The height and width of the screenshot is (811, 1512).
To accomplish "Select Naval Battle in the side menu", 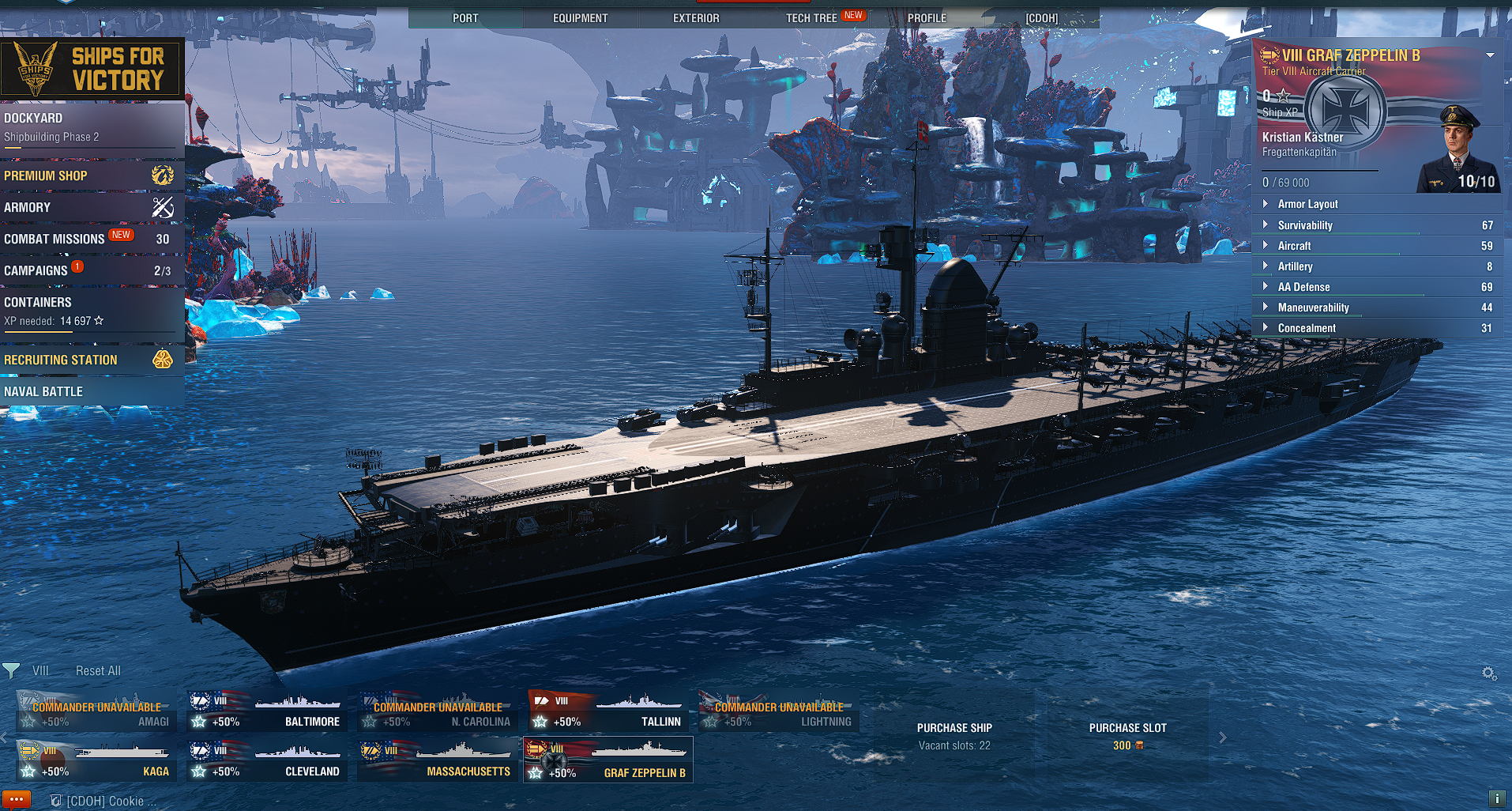I will click(x=91, y=391).
